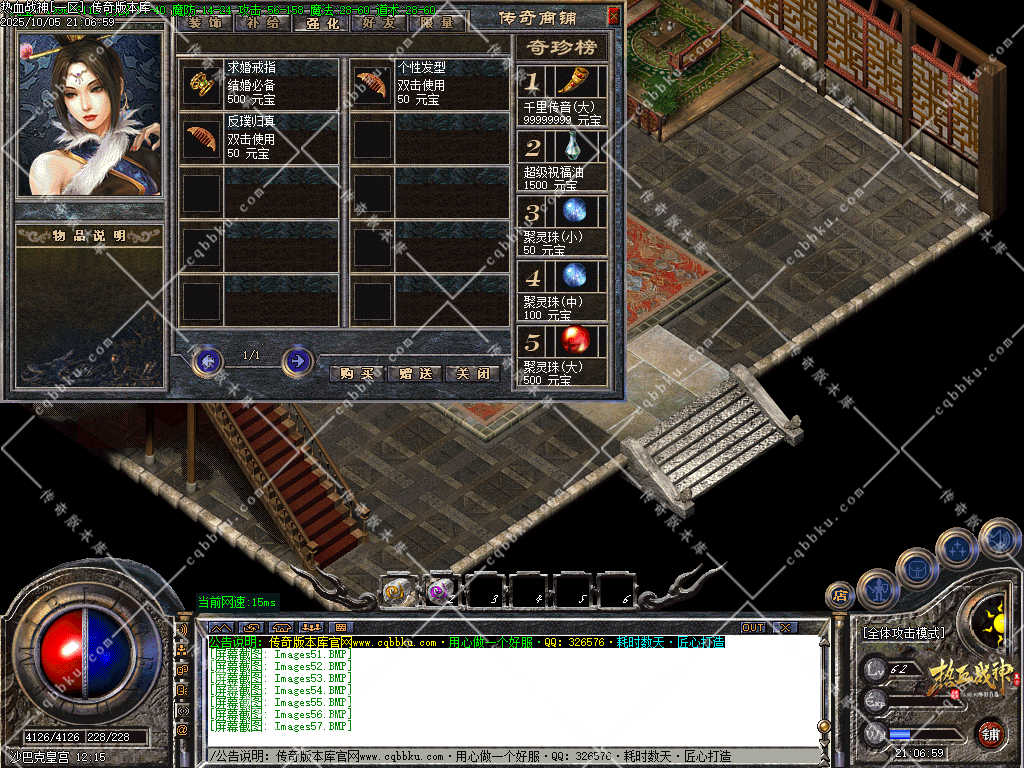Viewport: 1024px width, 768px height.
Task: Close the shop with the red X
Action: (x=613, y=16)
